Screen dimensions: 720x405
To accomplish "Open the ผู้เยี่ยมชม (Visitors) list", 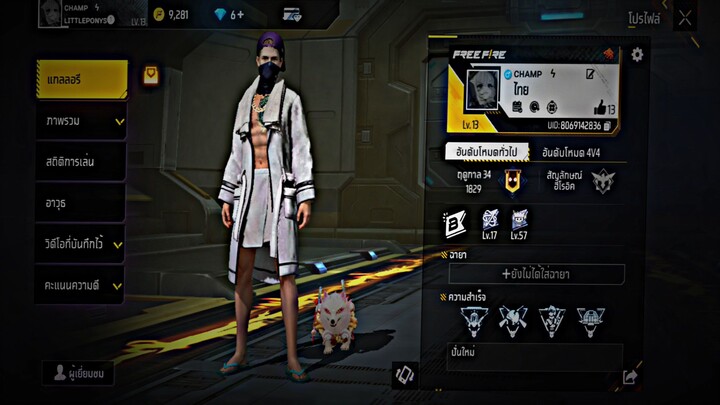I will [x=80, y=374].
